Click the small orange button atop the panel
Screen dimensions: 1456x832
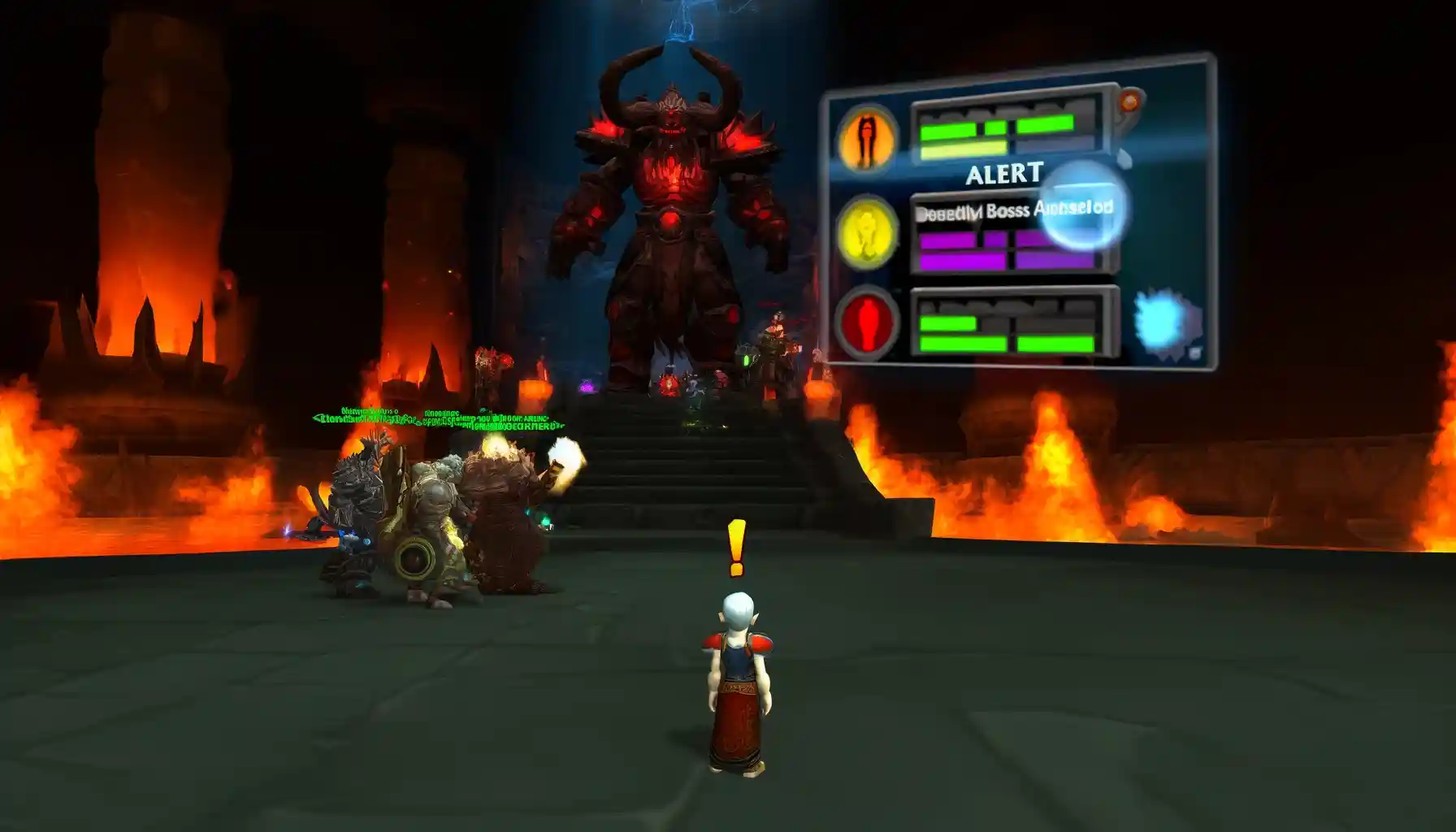(1130, 102)
